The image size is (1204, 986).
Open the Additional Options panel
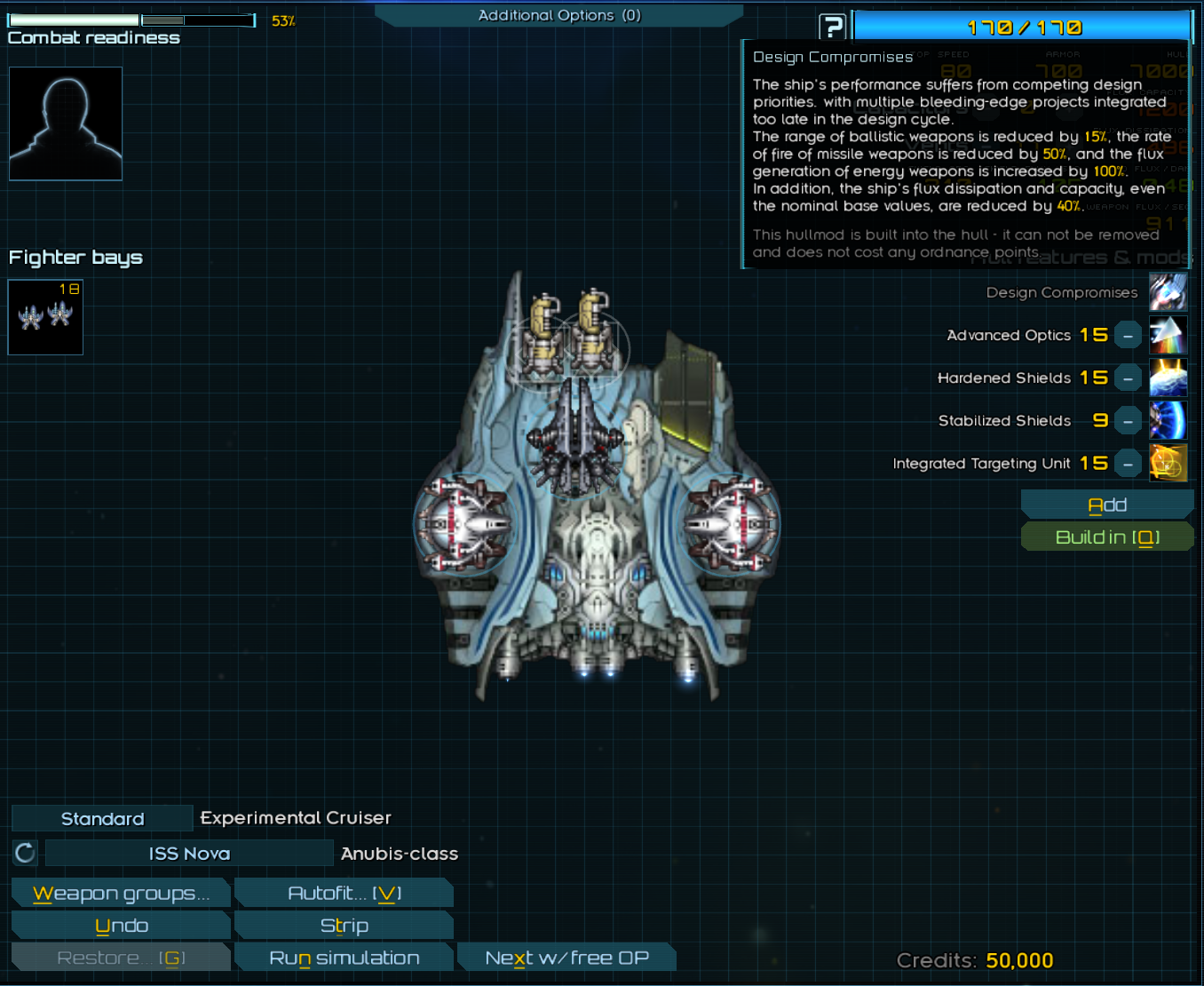click(x=558, y=15)
